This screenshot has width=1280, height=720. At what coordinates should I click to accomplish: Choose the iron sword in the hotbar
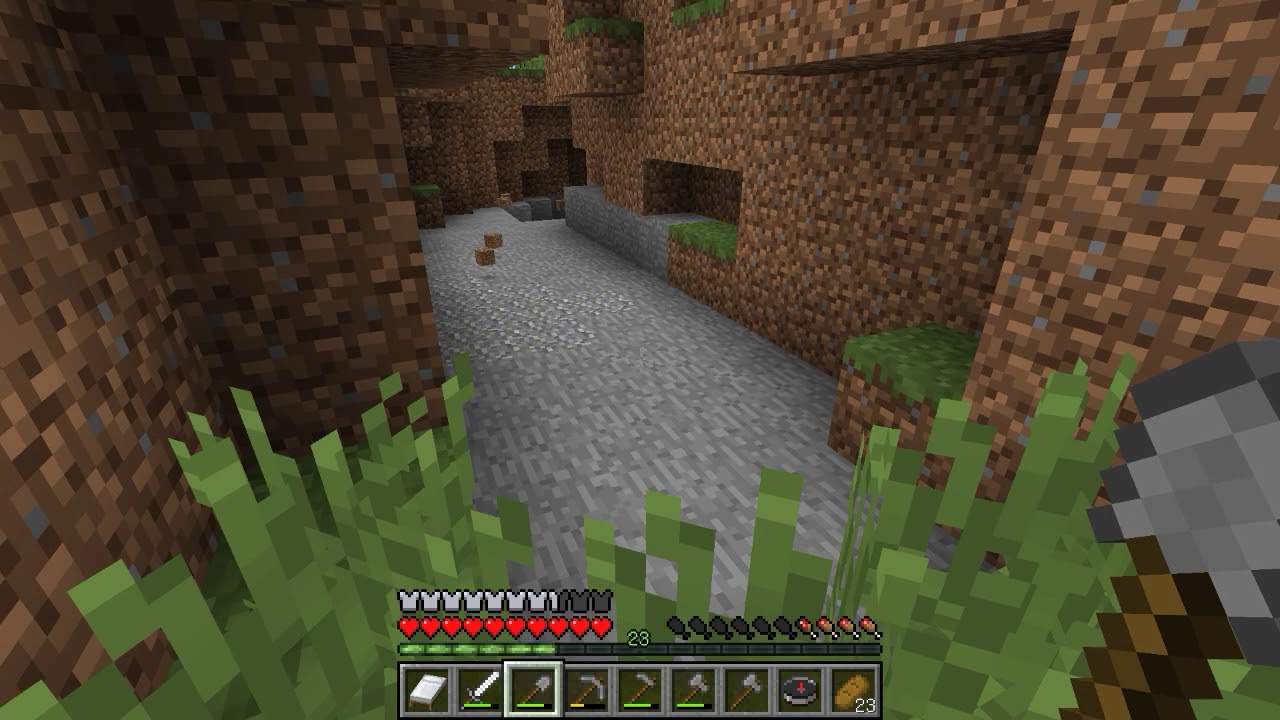[479, 690]
